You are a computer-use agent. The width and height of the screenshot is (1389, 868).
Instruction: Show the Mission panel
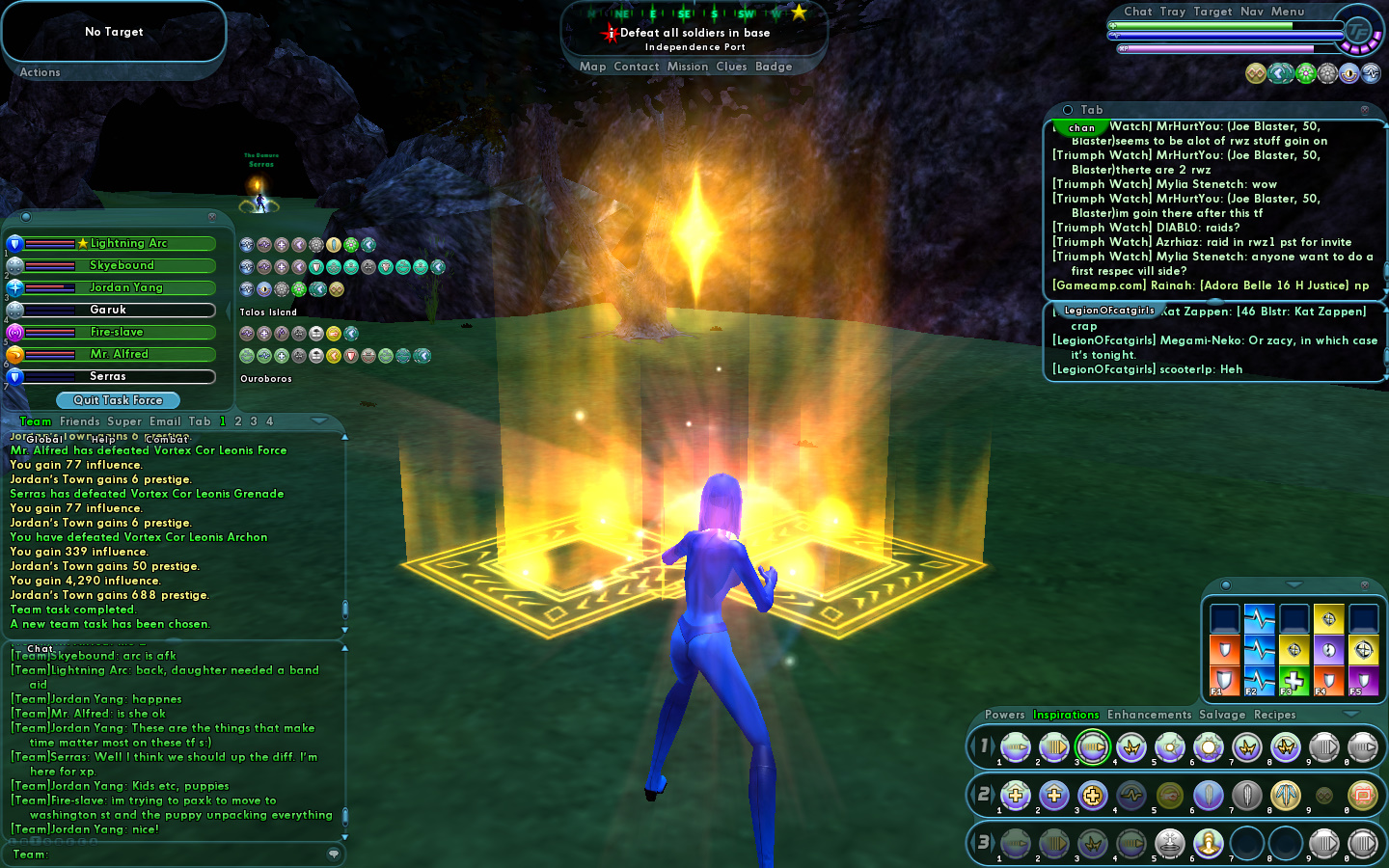[687, 67]
